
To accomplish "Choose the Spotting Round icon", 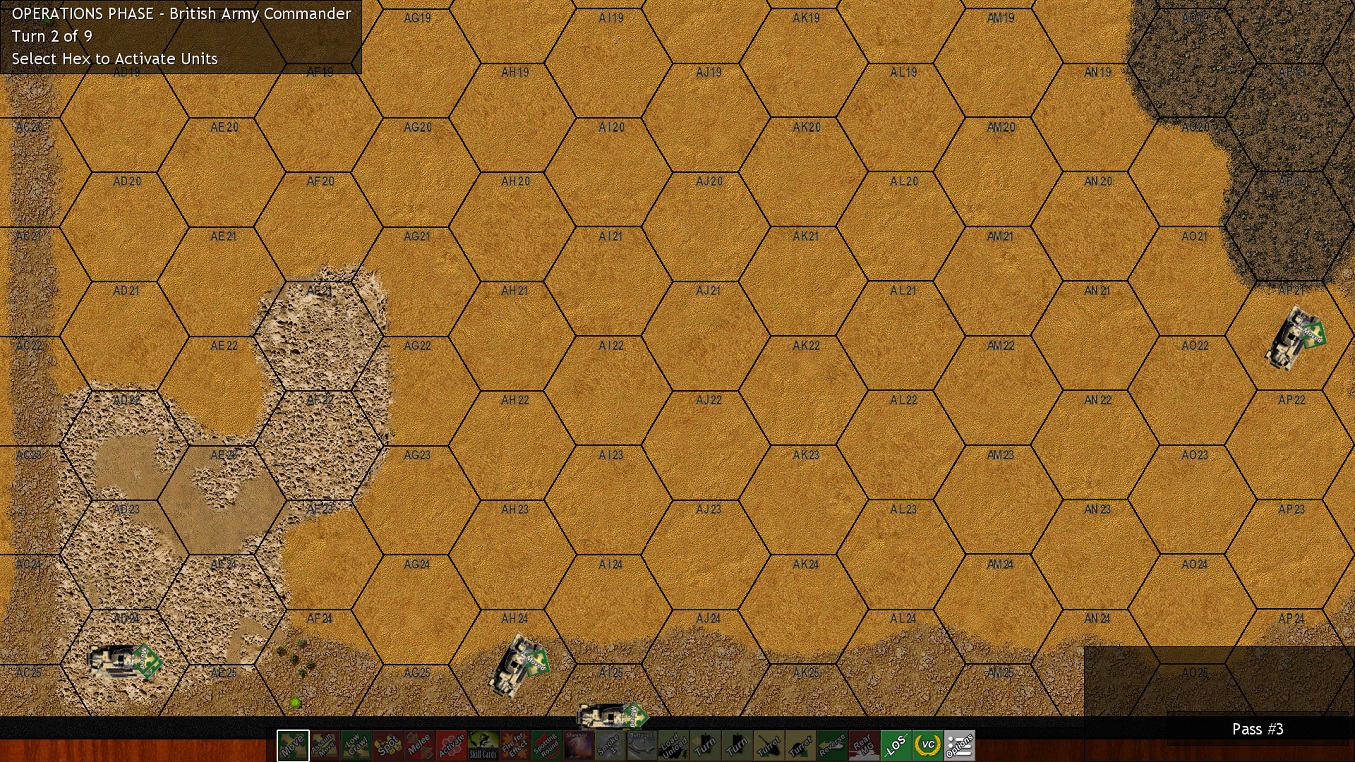I will tap(548, 745).
